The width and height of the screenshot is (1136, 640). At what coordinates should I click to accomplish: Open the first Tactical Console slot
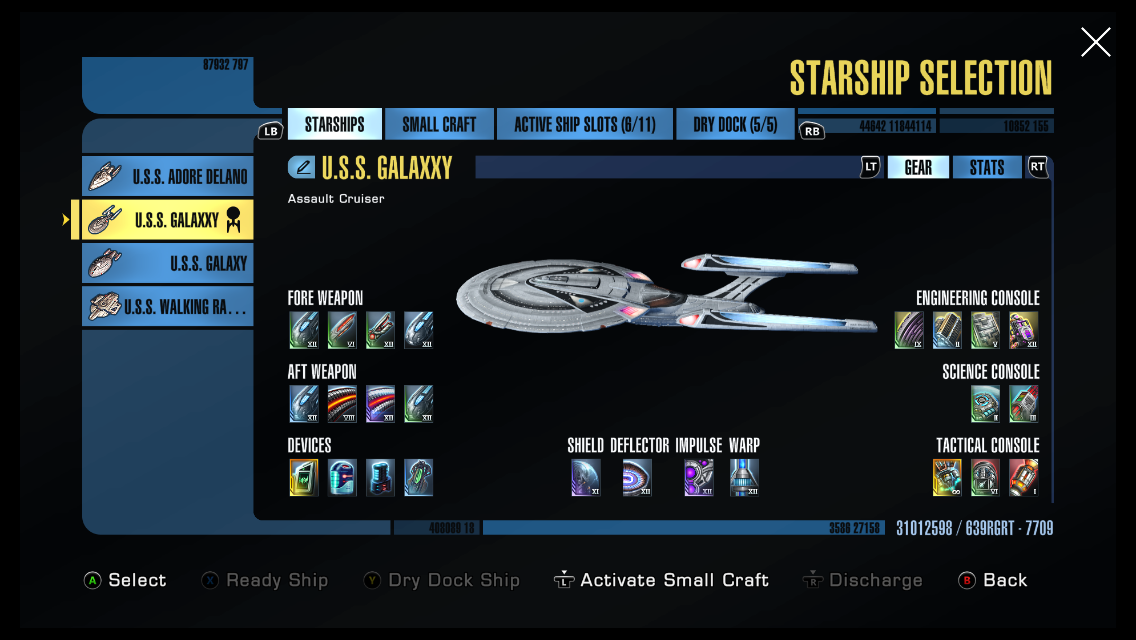click(x=947, y=477)
